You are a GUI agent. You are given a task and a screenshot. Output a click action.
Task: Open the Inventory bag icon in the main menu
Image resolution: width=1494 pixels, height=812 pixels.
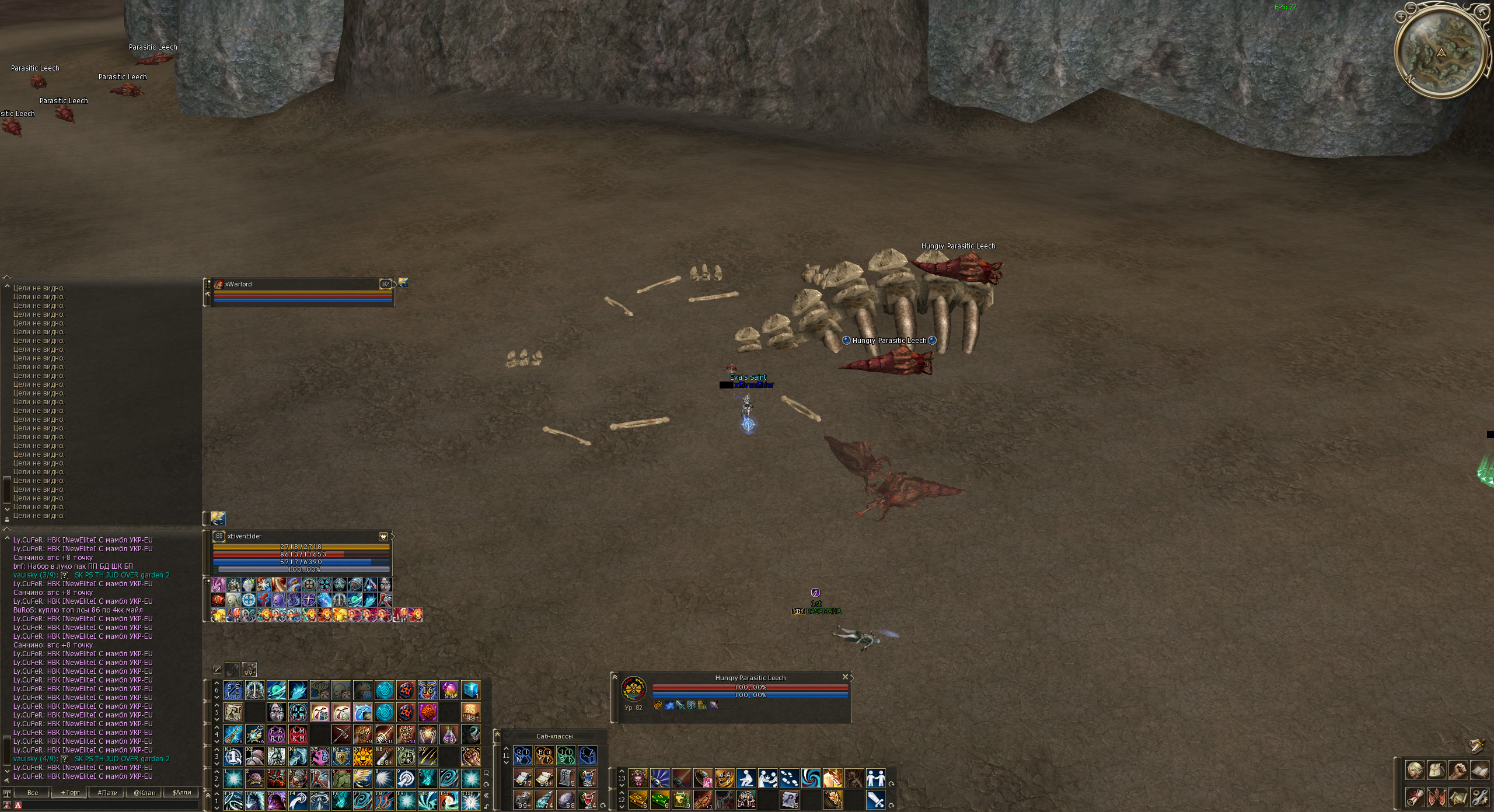pyautogui.click(x=1437, y=769)
